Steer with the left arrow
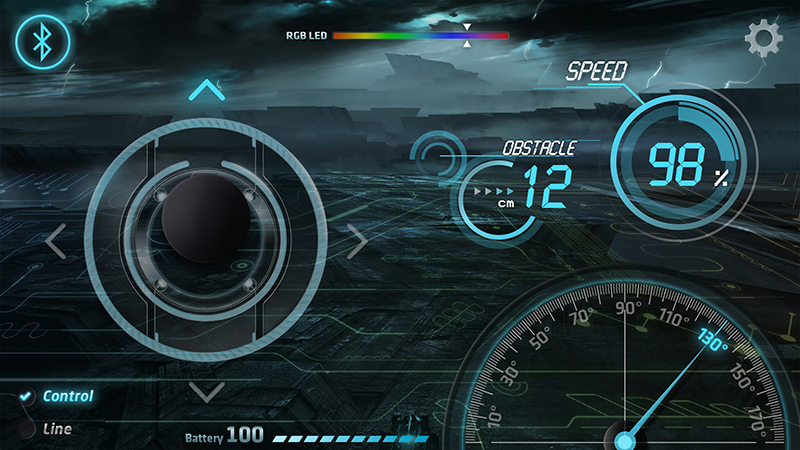The height and width of the screenshot is (450, 800). [x=56, y=241]
